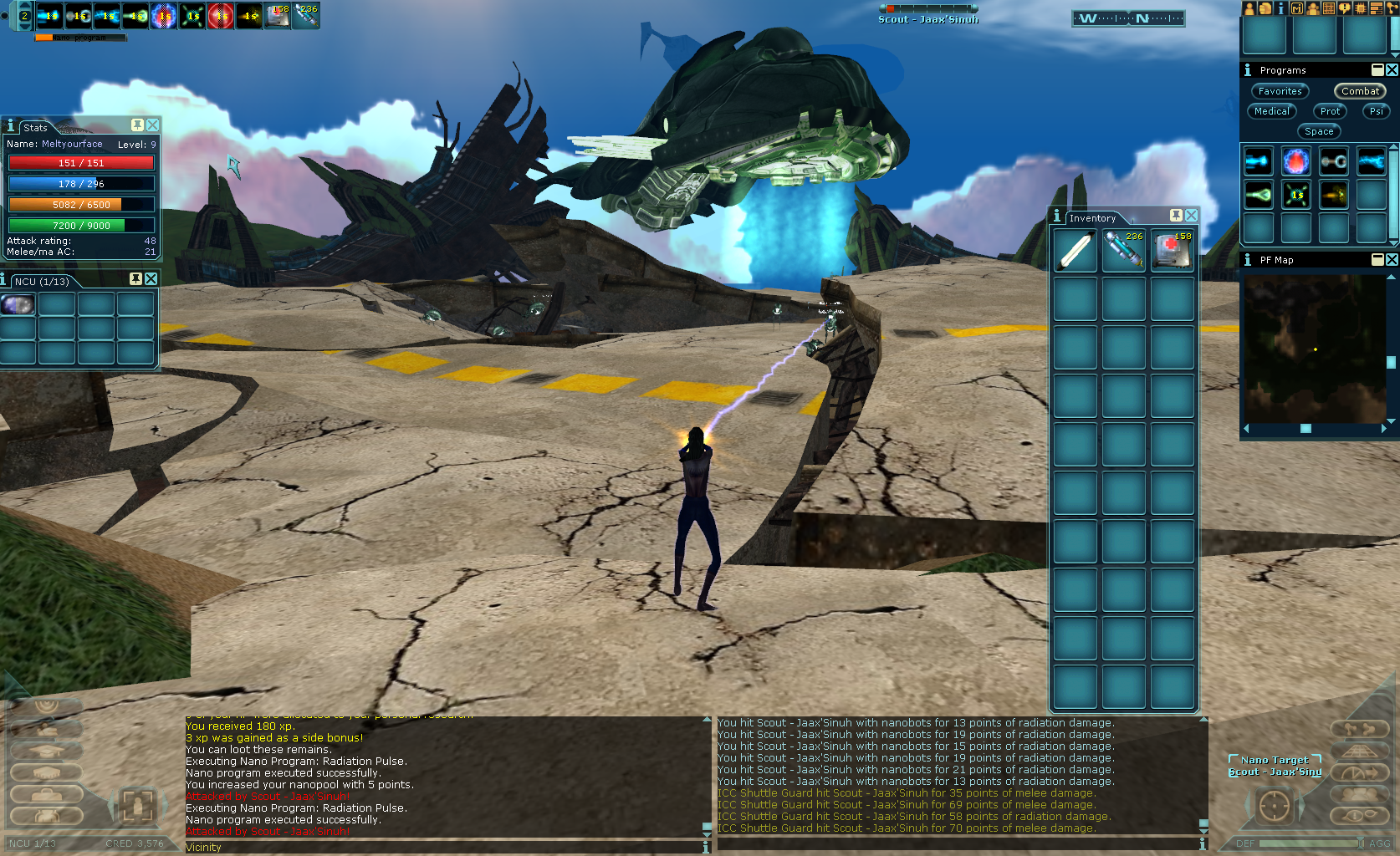Select the white rod item in inventory

1075,251
